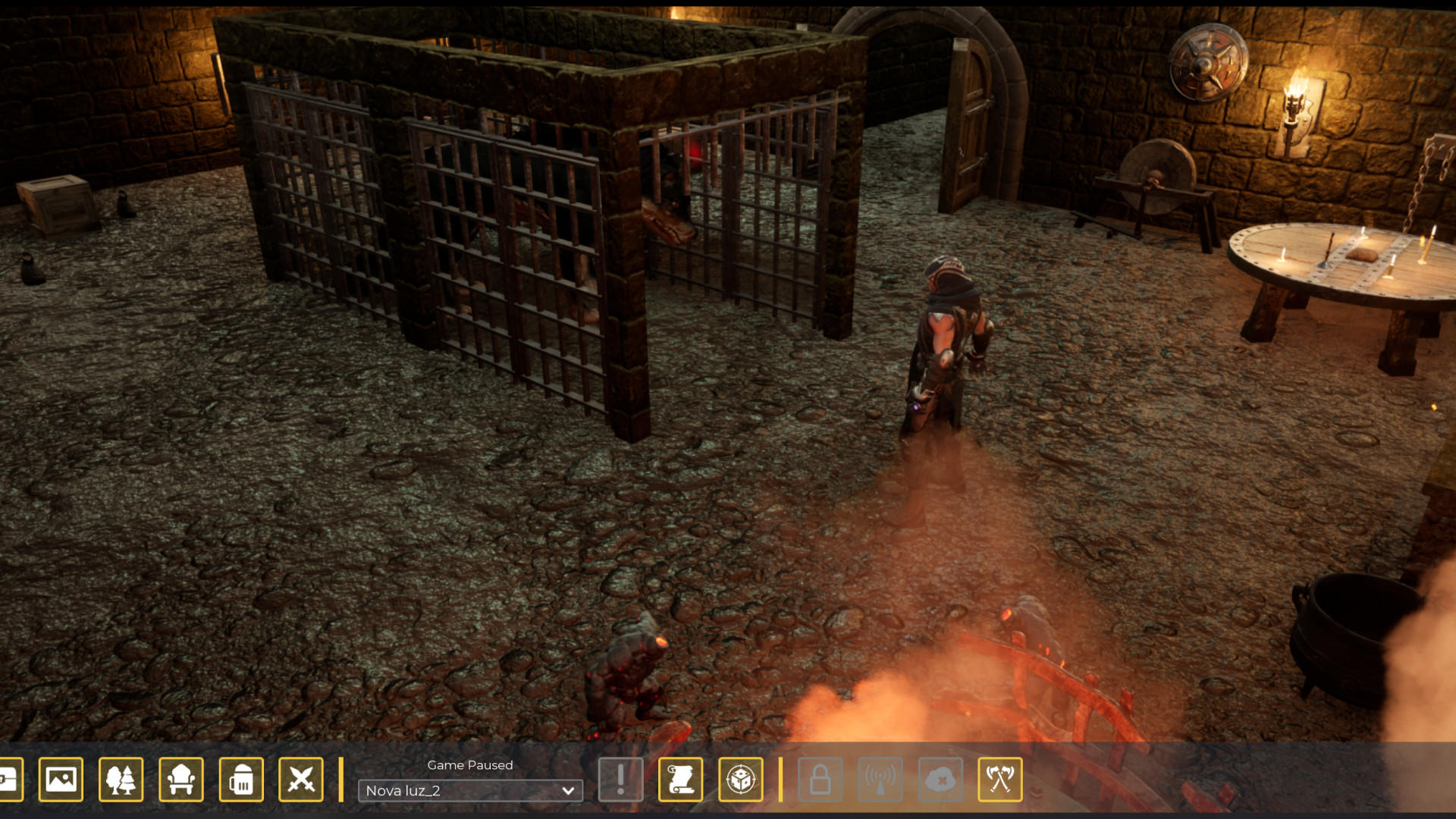Click the broadcast antenna icon
The width and height of the screenshot is (1456, 819).
(x=880, y=780)
